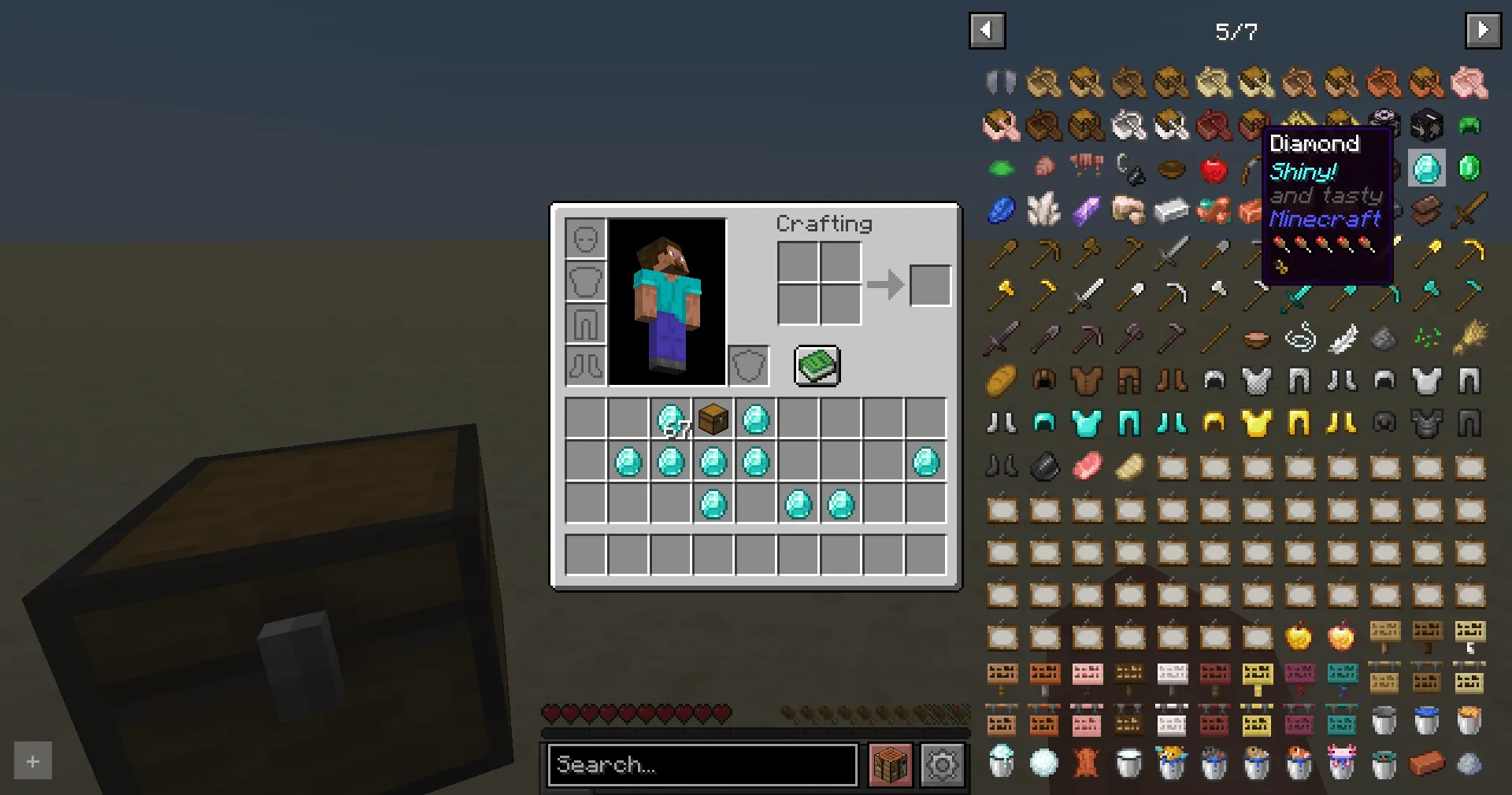Select the diamond chestplate from the armor row

point(1087,423)
